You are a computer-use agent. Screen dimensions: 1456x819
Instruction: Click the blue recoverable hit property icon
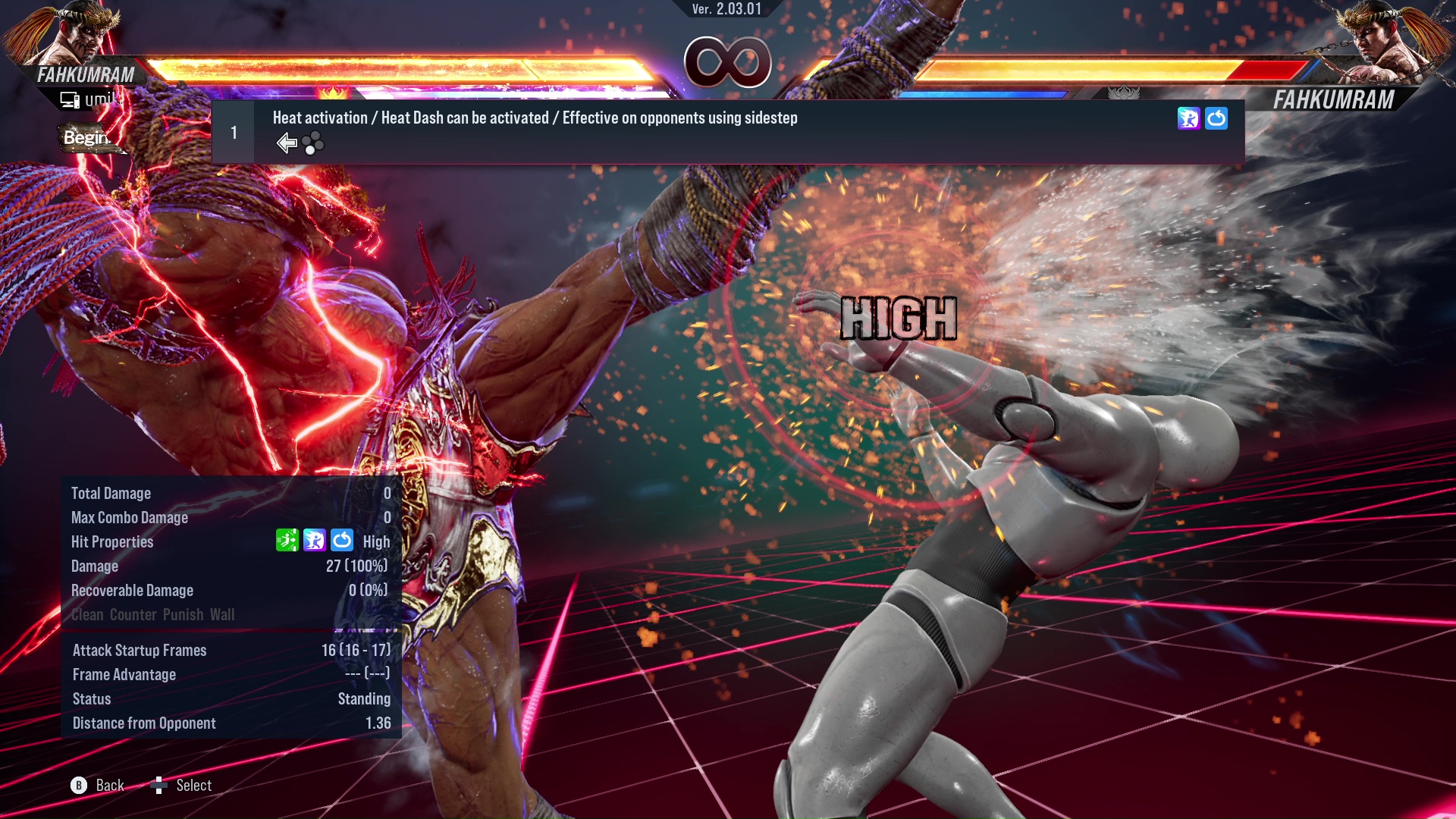(x=342, y=541)
